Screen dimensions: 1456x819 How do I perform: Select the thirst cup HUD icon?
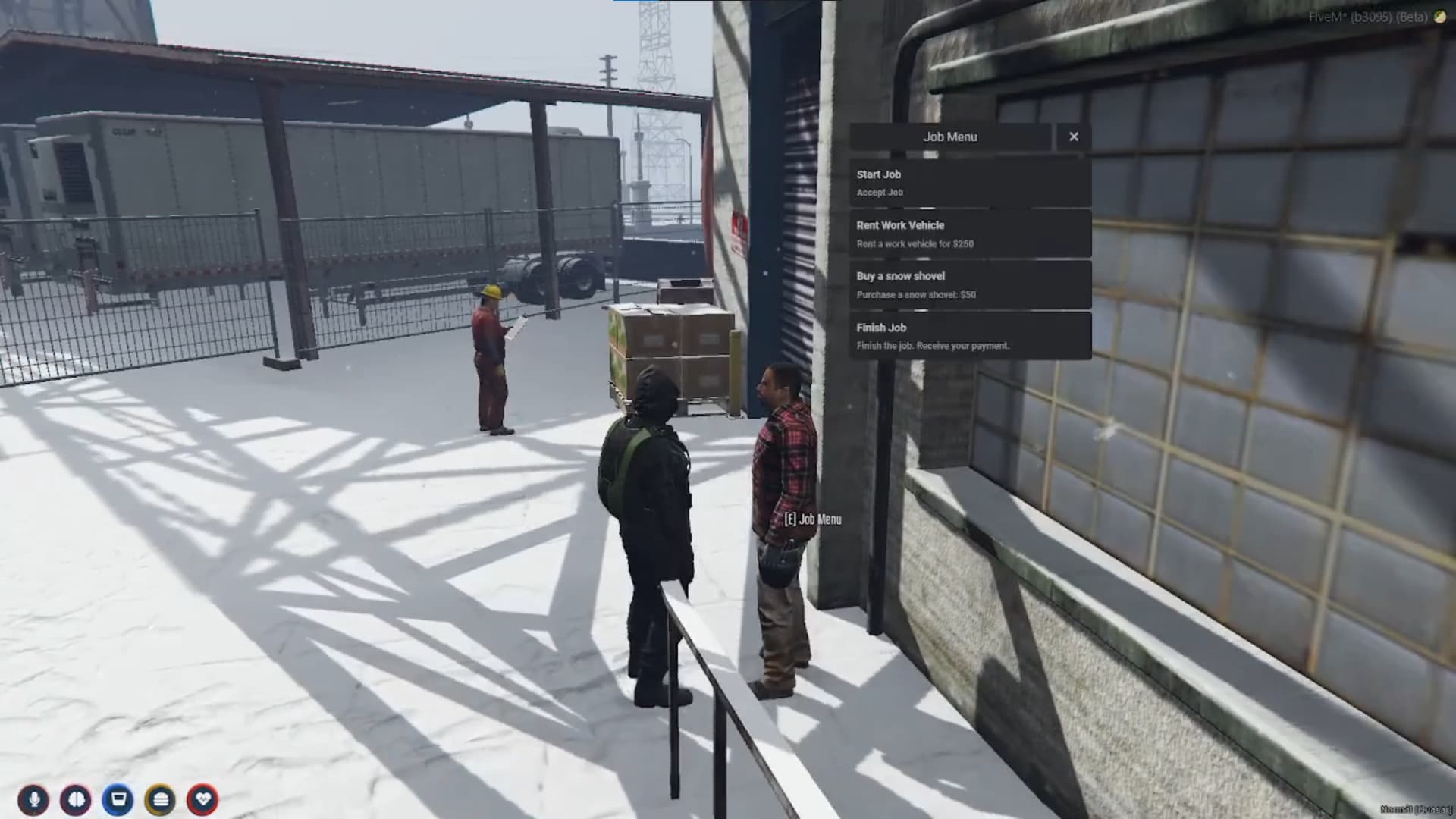pos(119,798)
